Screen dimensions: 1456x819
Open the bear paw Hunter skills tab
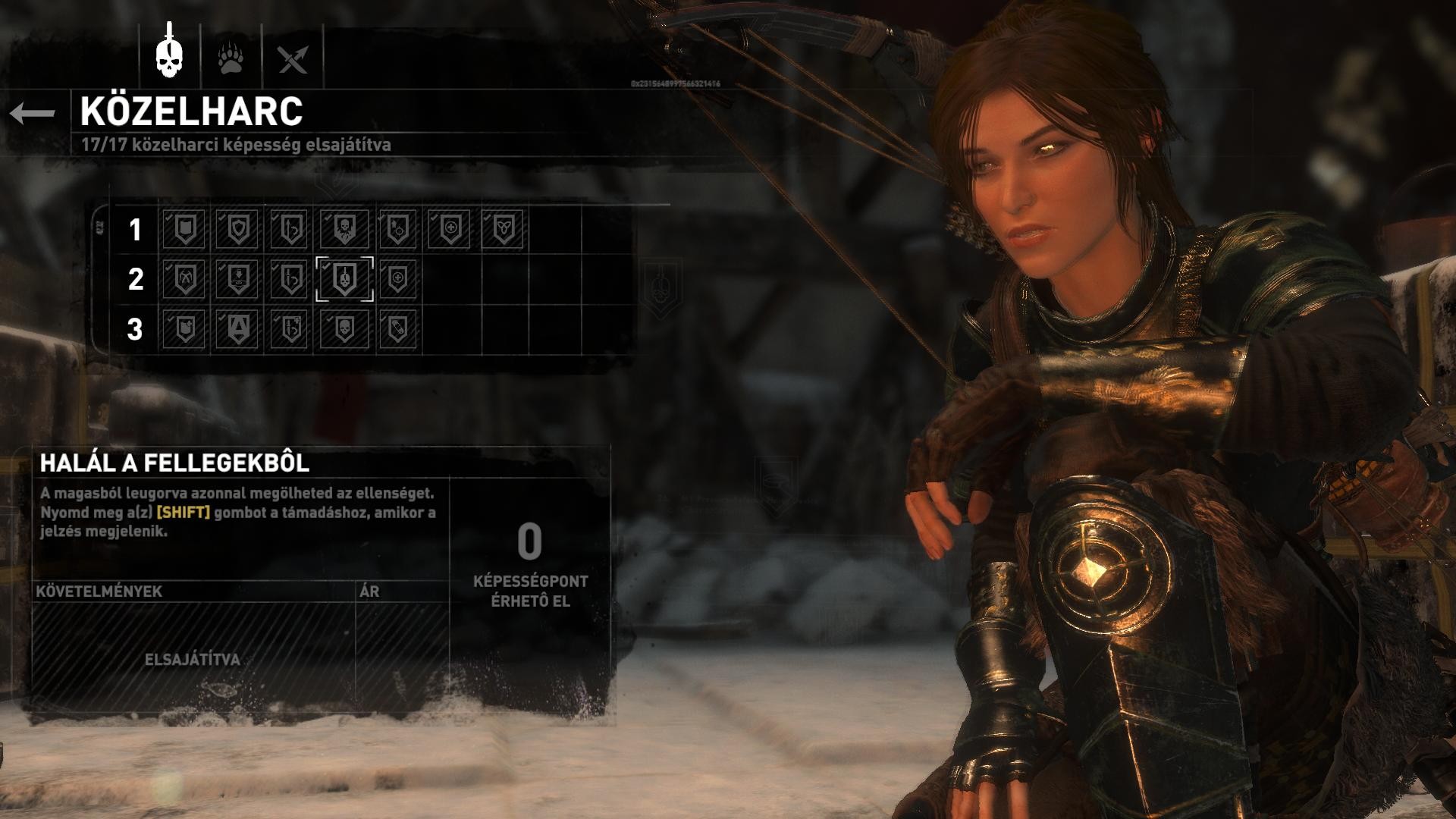[231, 58]
